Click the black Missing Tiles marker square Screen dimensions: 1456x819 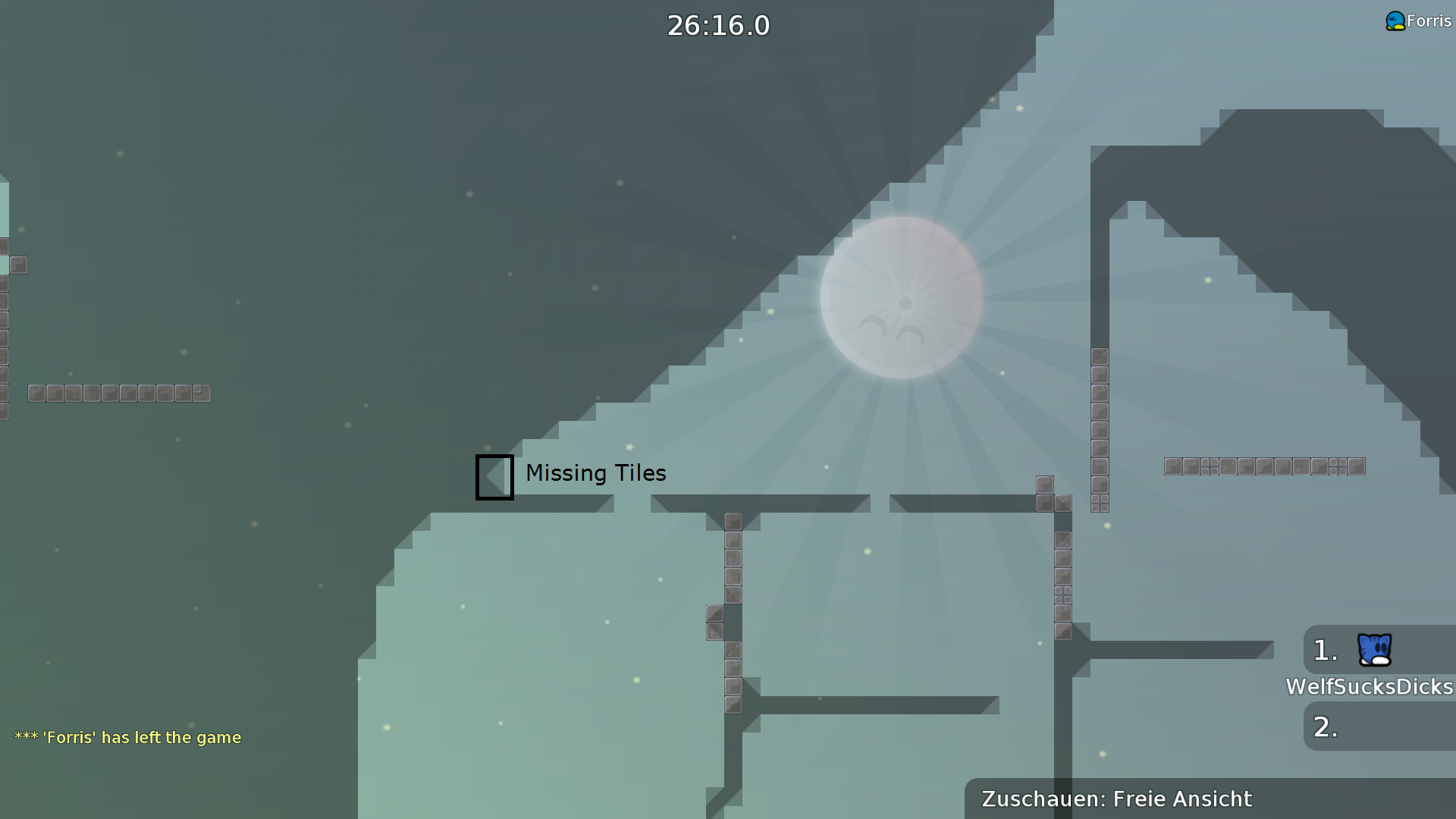(x=494, y=477)
